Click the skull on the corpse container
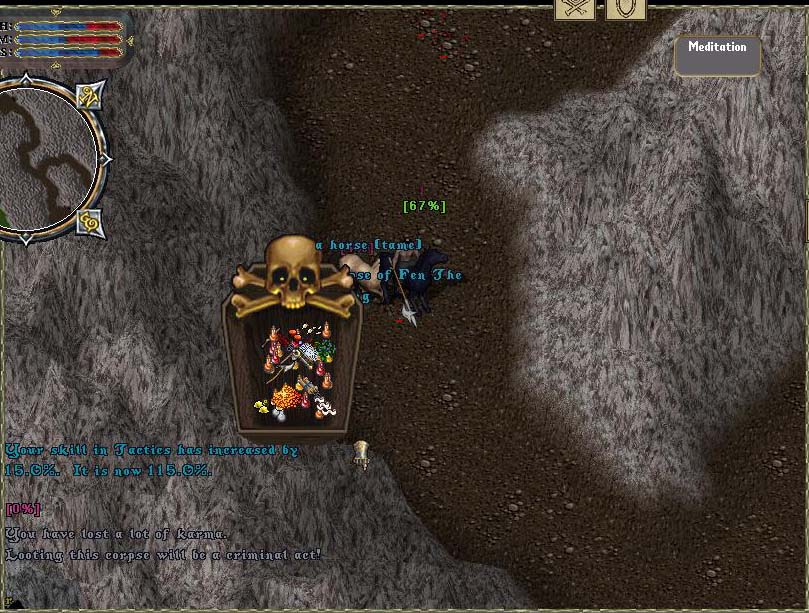809x613 pixels. tap(294, 272)
